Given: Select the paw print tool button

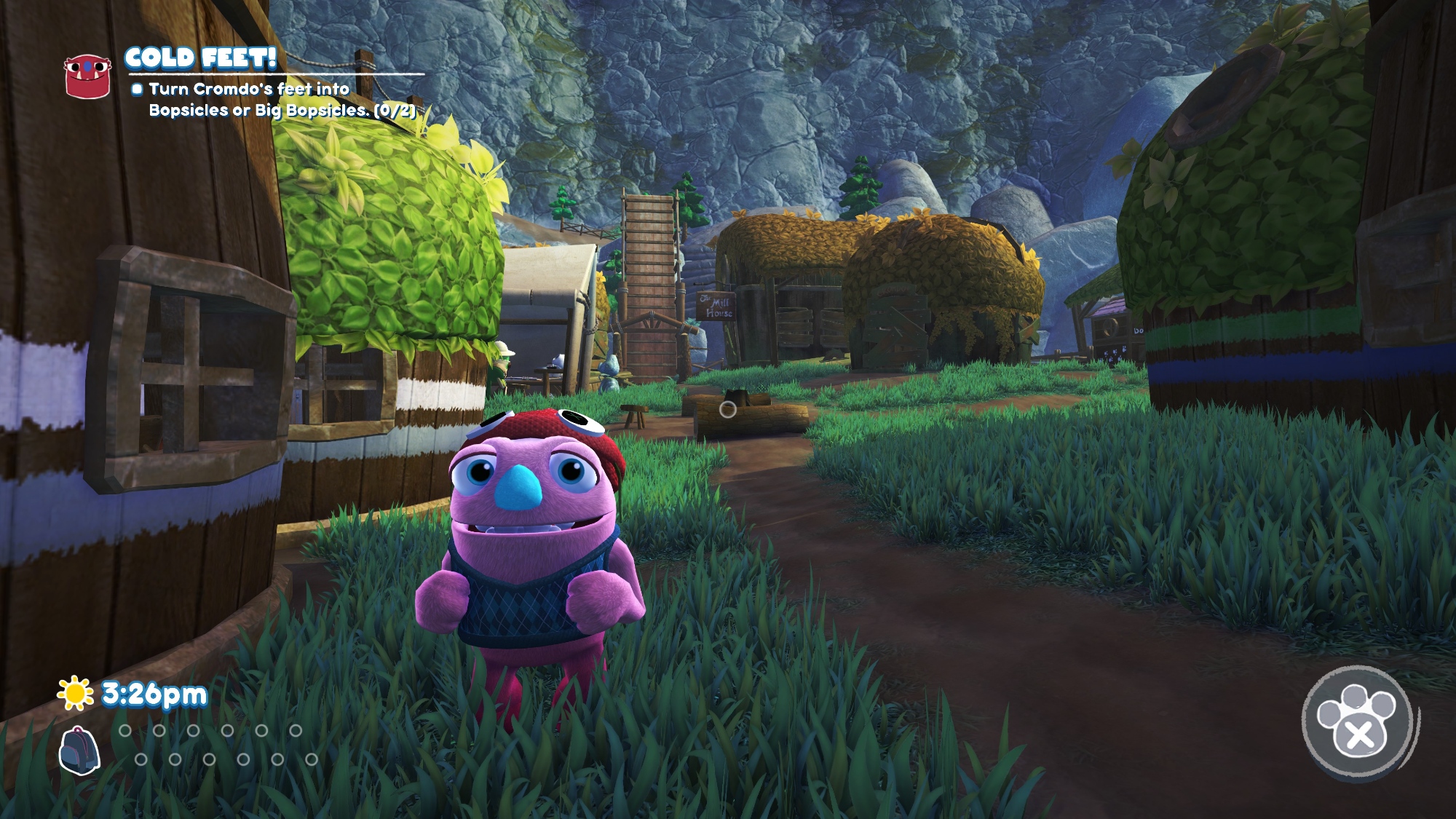Looking at the screenshot, I should click(x=1357, y=721).
